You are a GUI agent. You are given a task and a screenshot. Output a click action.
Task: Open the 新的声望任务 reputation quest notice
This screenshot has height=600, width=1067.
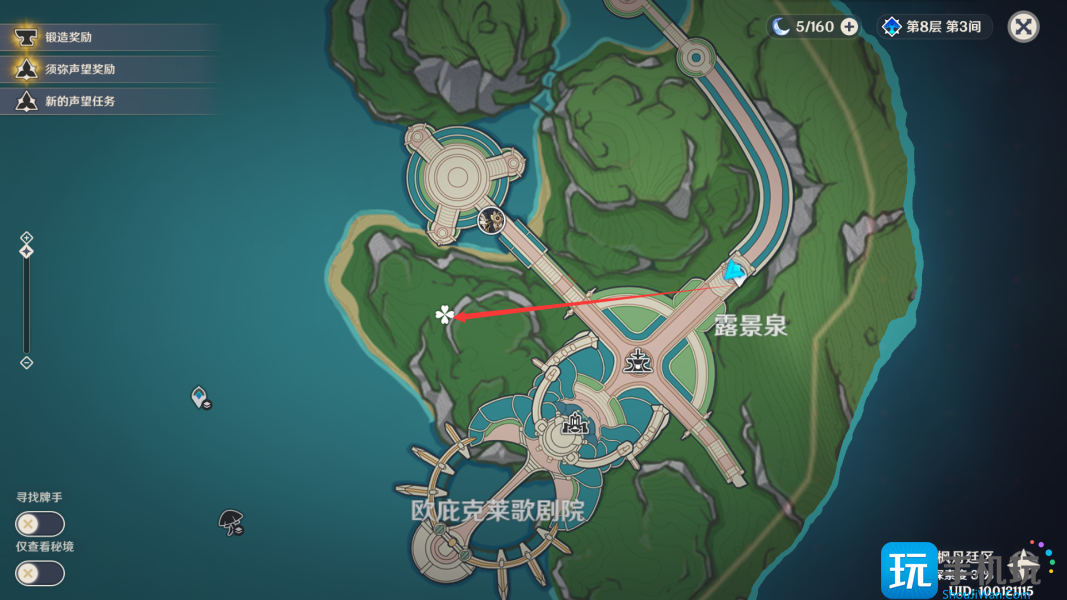tap(79, 101)
